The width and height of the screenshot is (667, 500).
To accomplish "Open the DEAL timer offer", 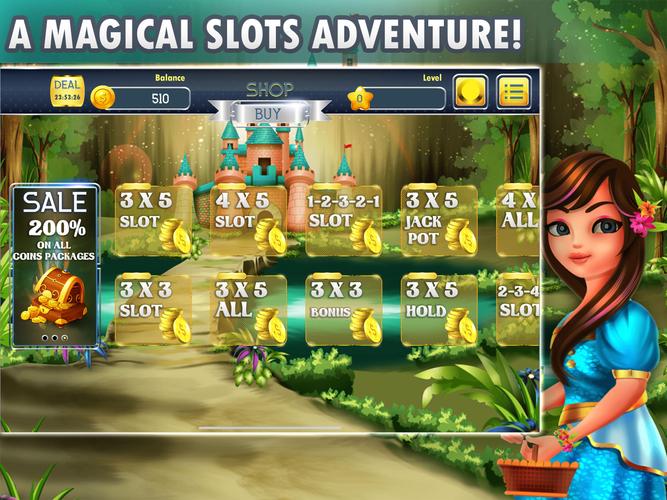I will pos(67,90).
